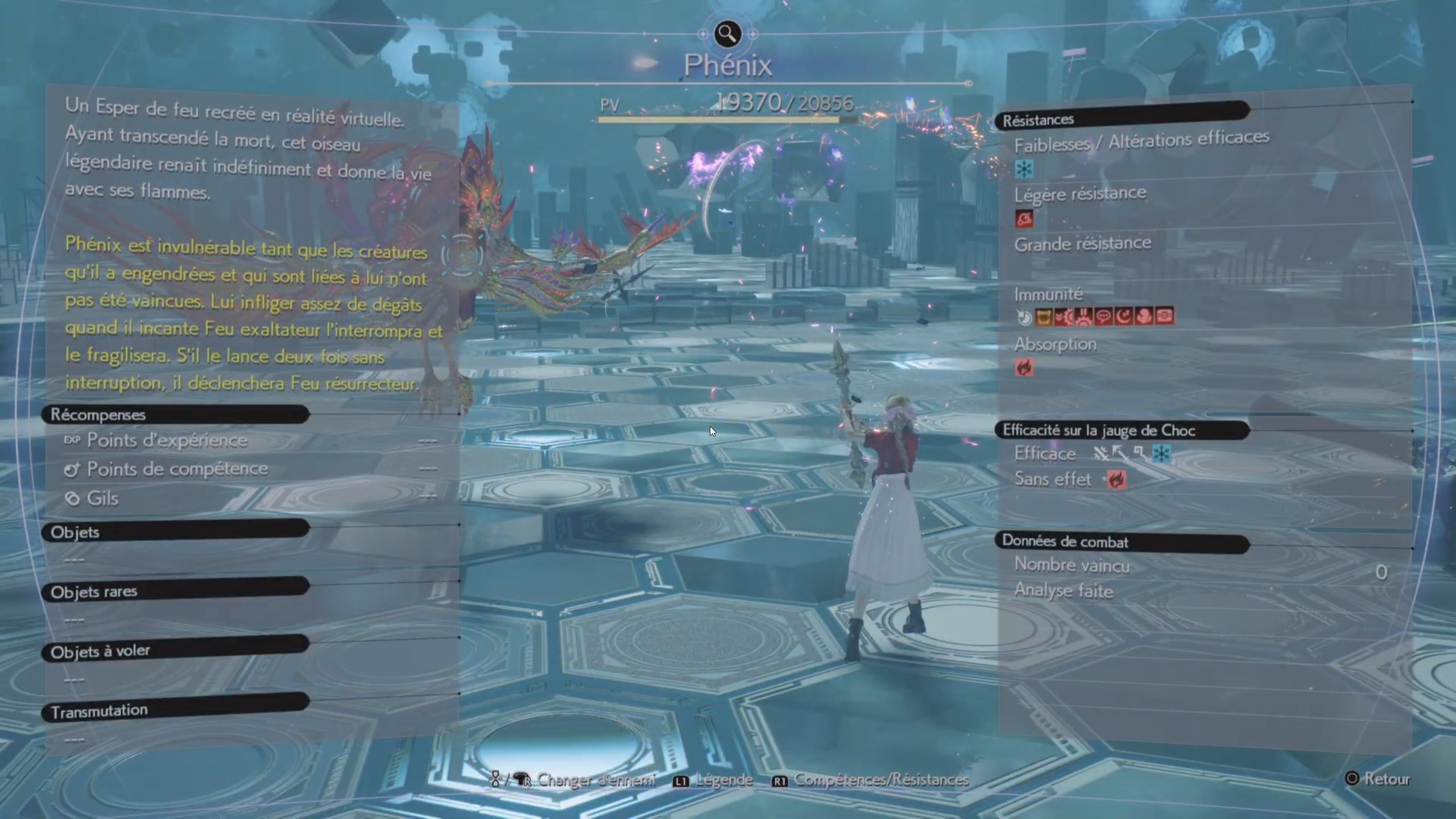Select the ice weakness icon under Faiblesses
1456x819 pixels.
coord(1024,169)
